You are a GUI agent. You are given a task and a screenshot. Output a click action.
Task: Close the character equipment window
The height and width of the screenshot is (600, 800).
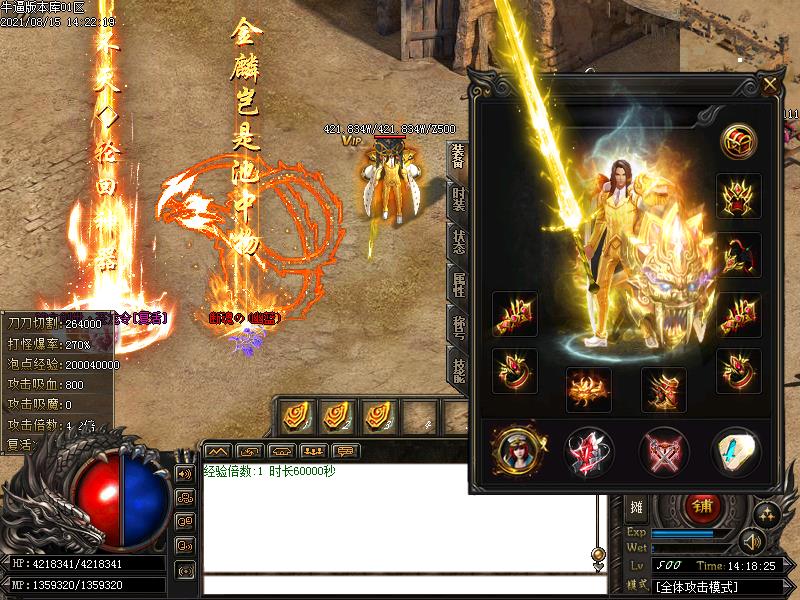click(769, 85)
